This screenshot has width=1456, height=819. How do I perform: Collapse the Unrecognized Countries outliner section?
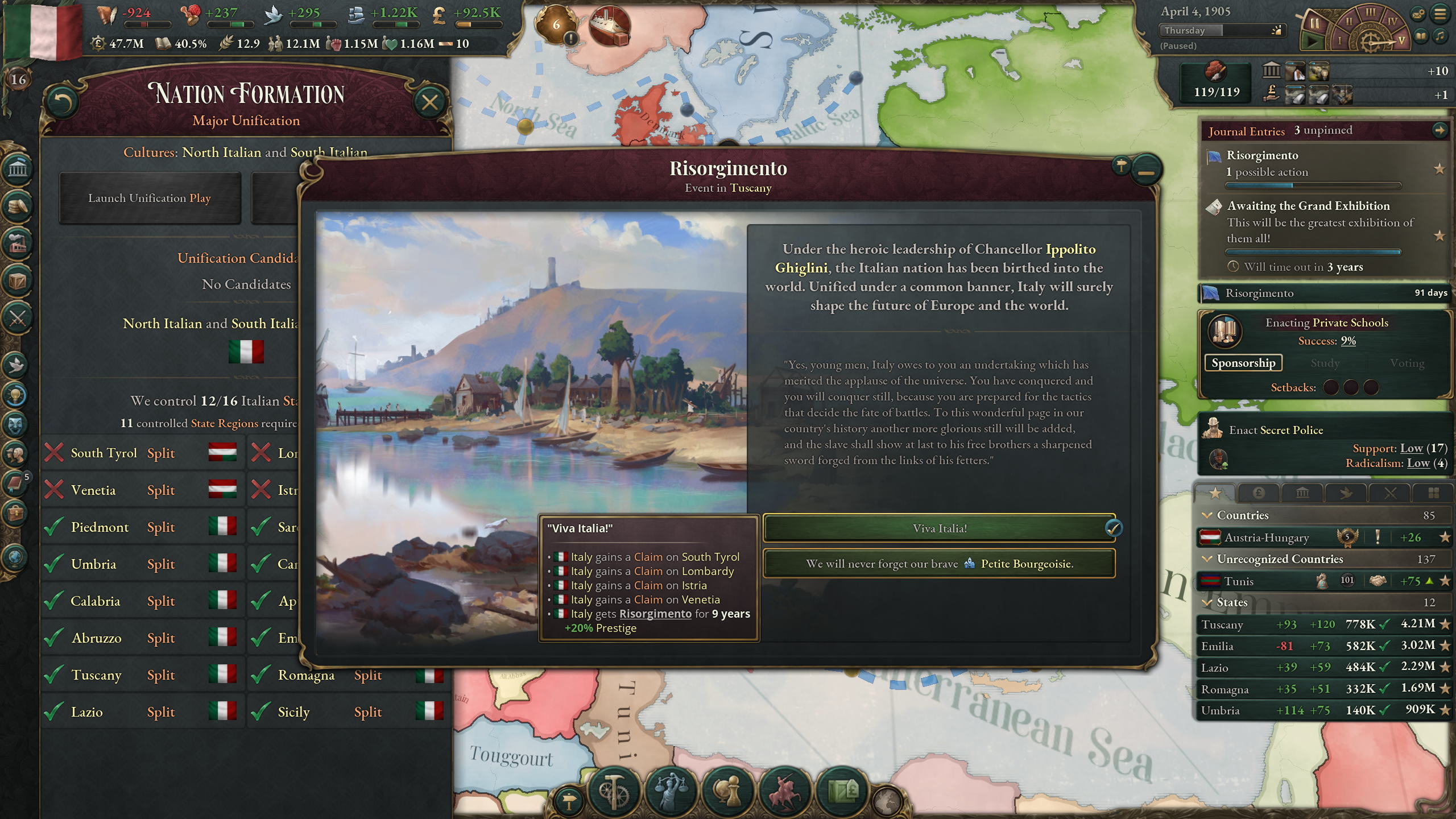pos(1206,559)
